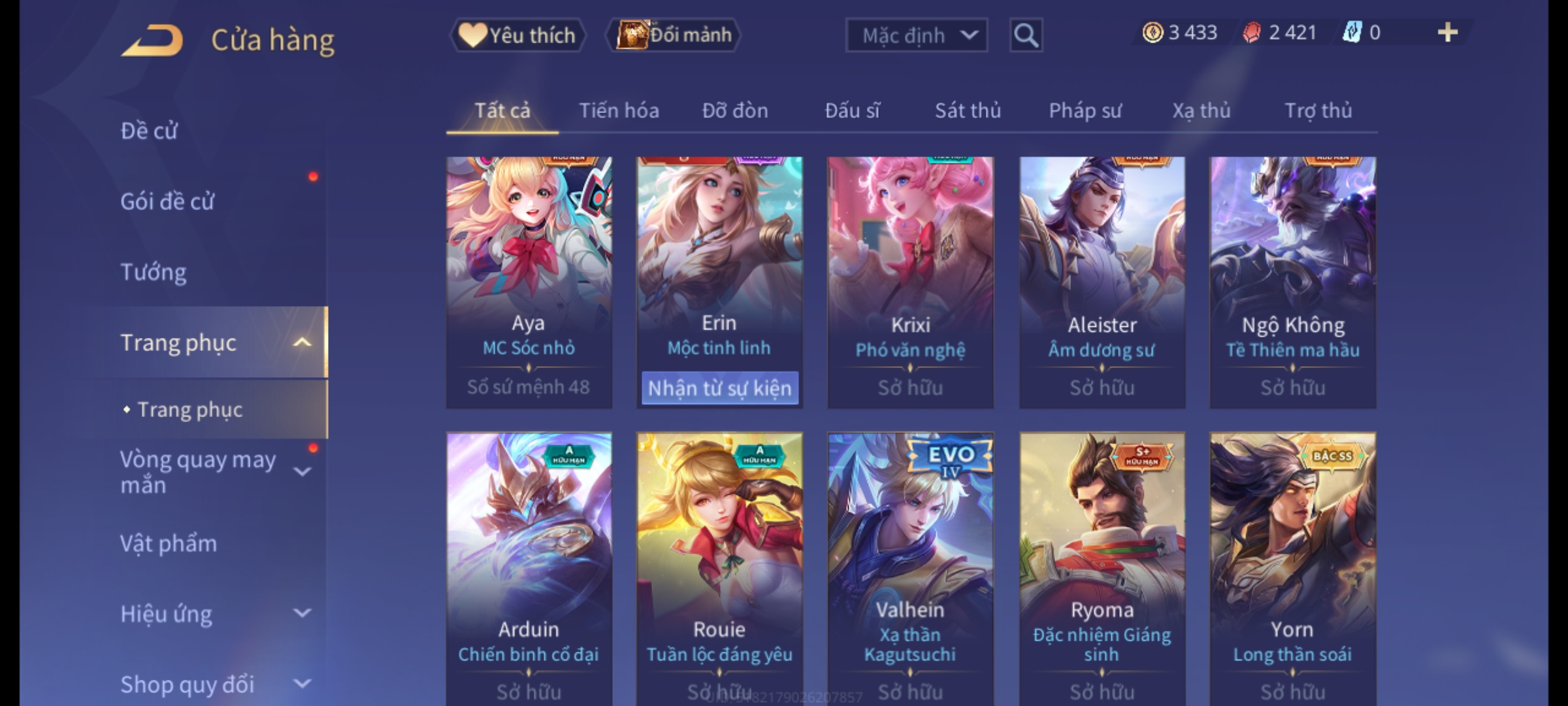Open the Vật phẩm items section
This screenshot has height=706, width=1568.
169,544
